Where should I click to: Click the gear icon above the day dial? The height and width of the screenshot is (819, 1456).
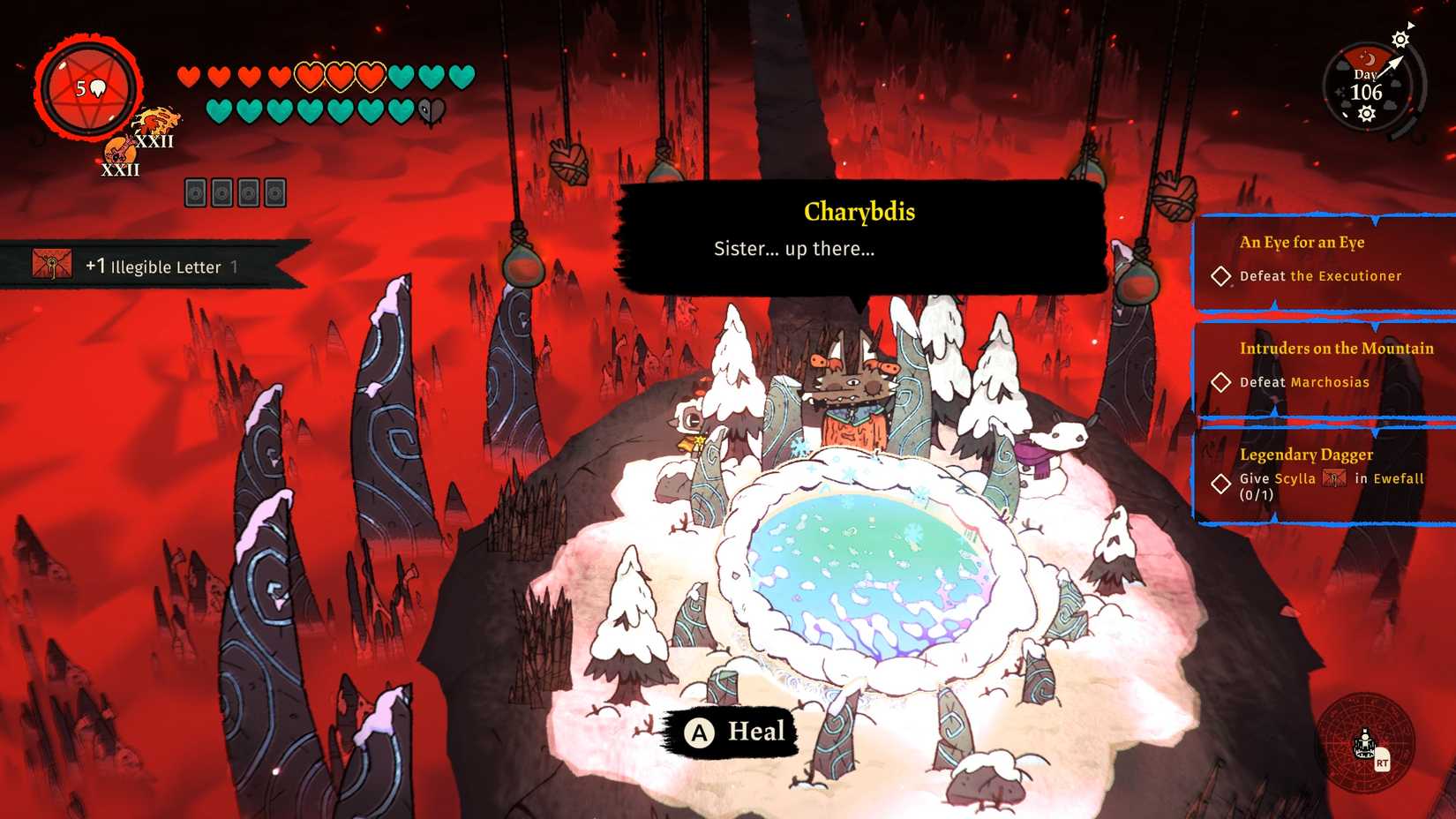click(1400, 38)
